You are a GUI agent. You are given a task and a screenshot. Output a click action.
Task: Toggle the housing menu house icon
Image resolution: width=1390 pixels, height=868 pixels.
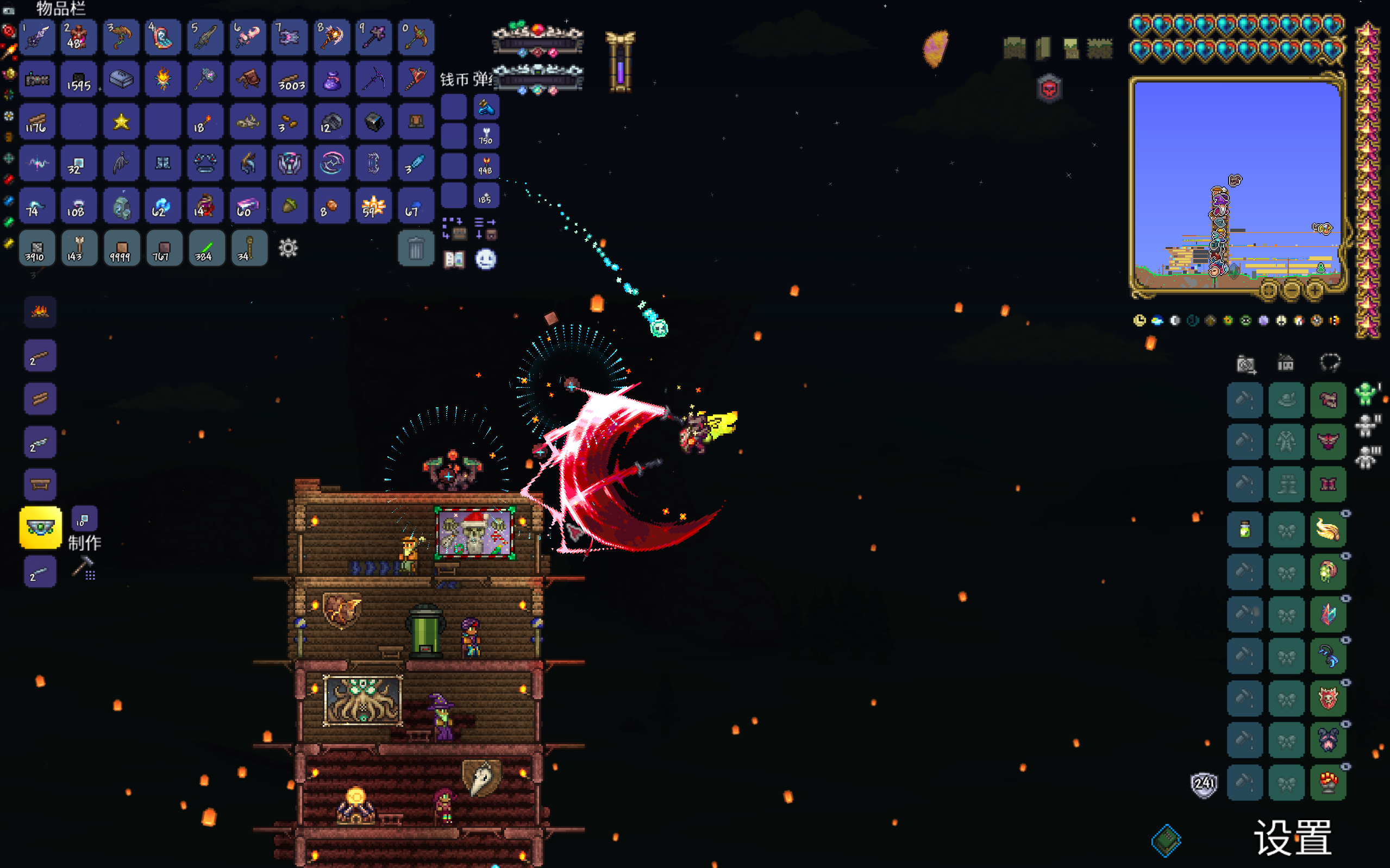pyautogui.click(x=1286, y=363)
